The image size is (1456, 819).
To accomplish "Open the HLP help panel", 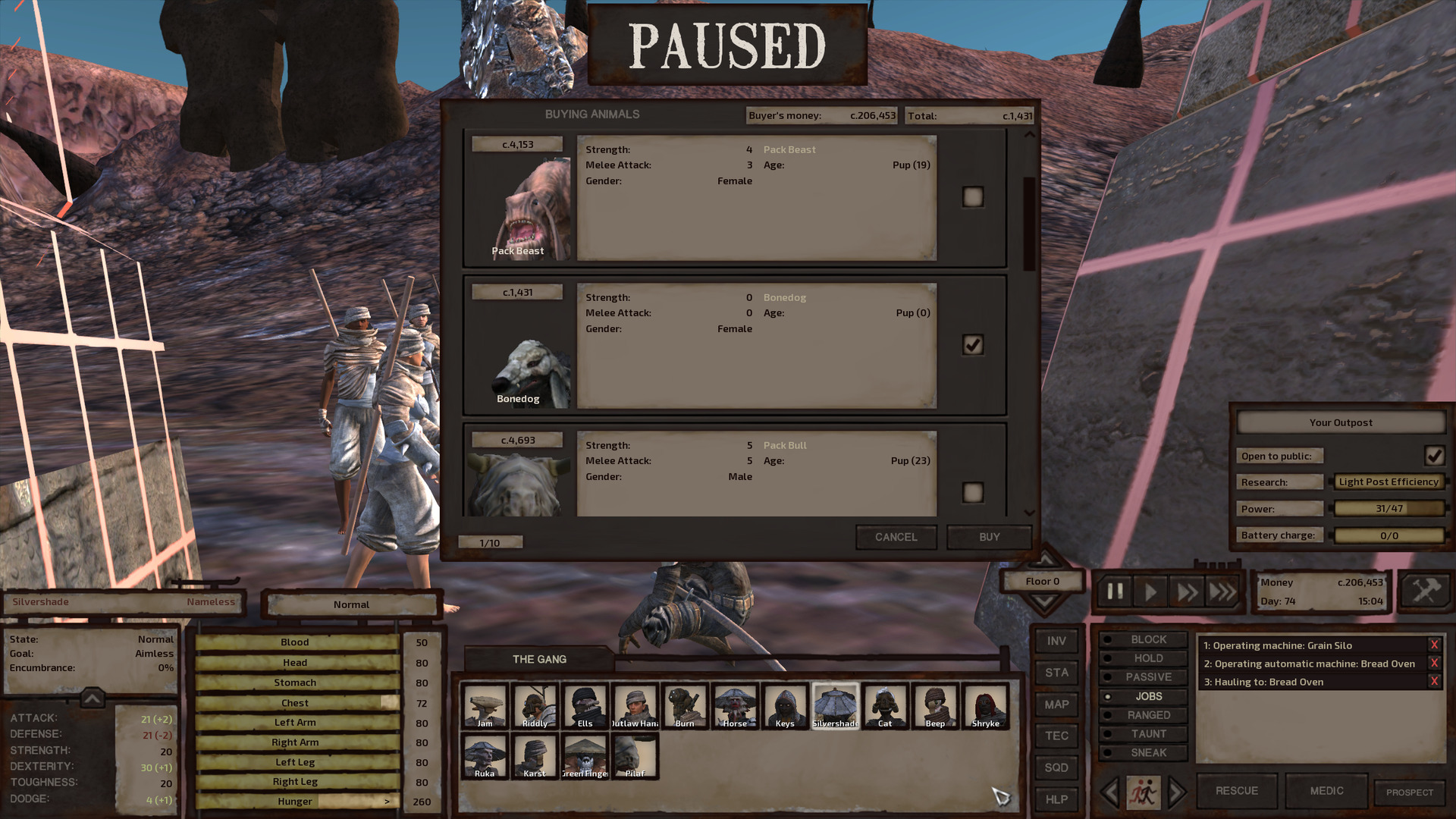I will pyautogui.click(x=1056, y=799).
